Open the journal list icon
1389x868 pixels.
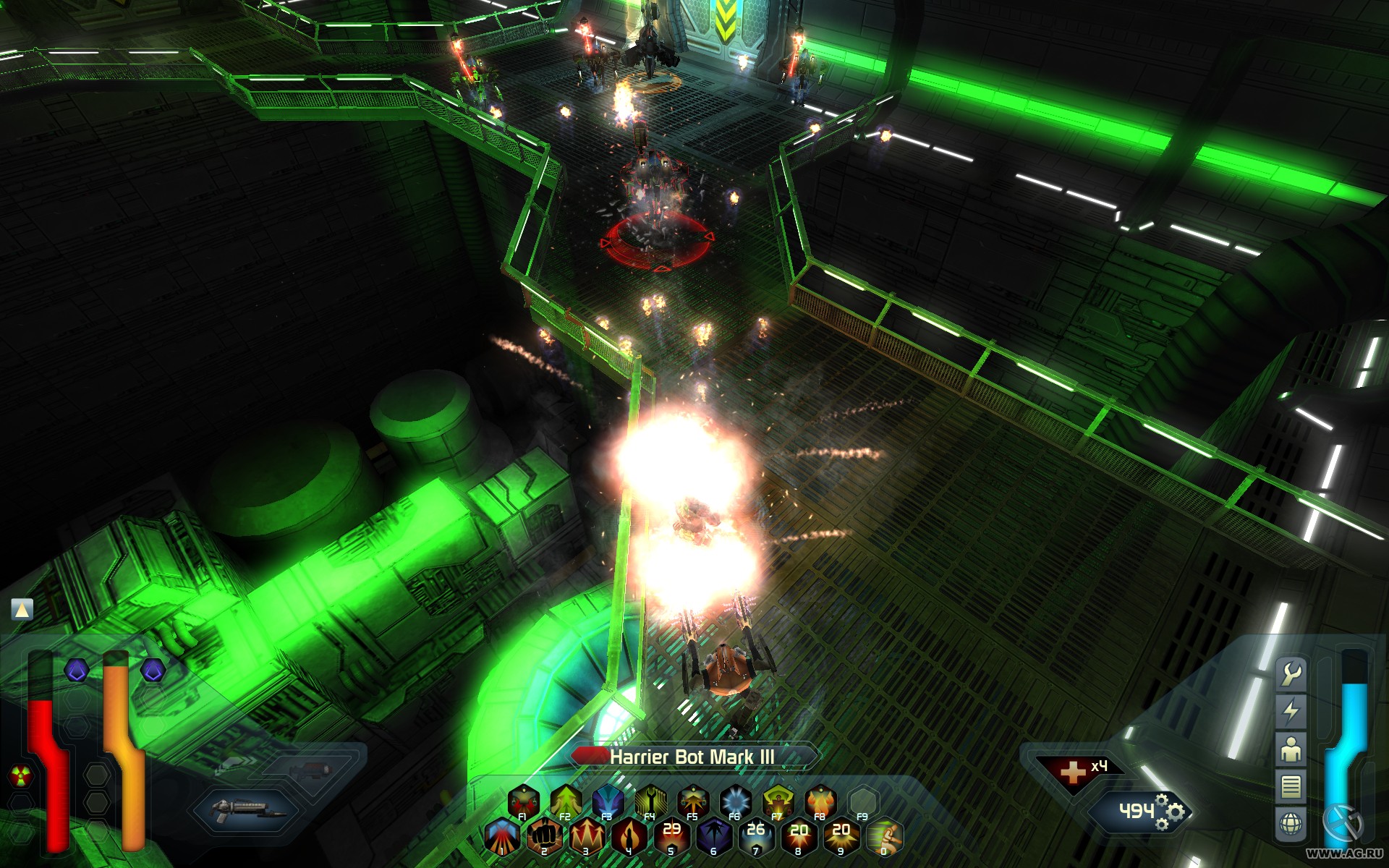pyautogui.click(x=1291, y=786)
